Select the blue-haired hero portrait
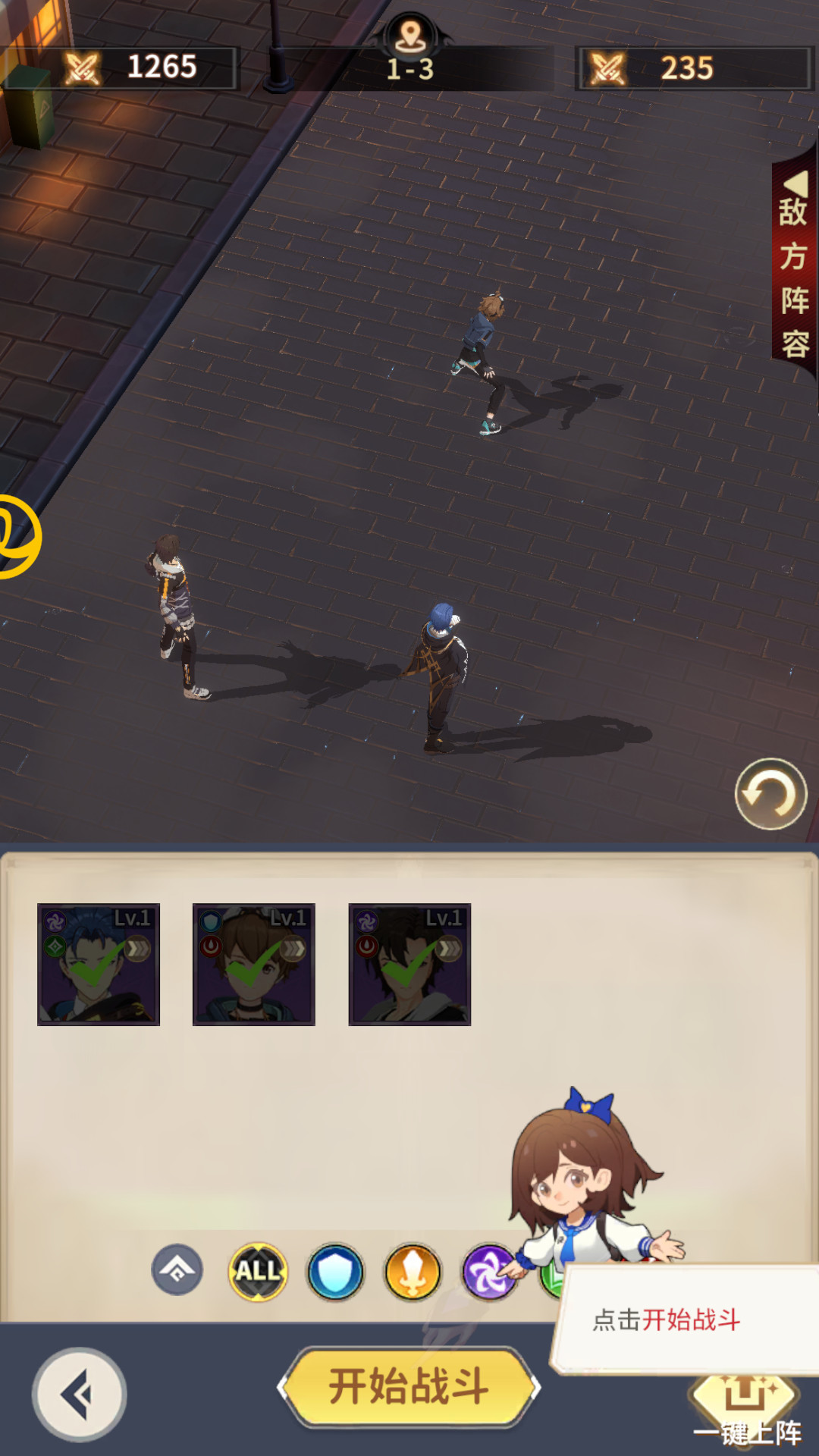This screenshot has width=819, height=1456. coord(99,965)
